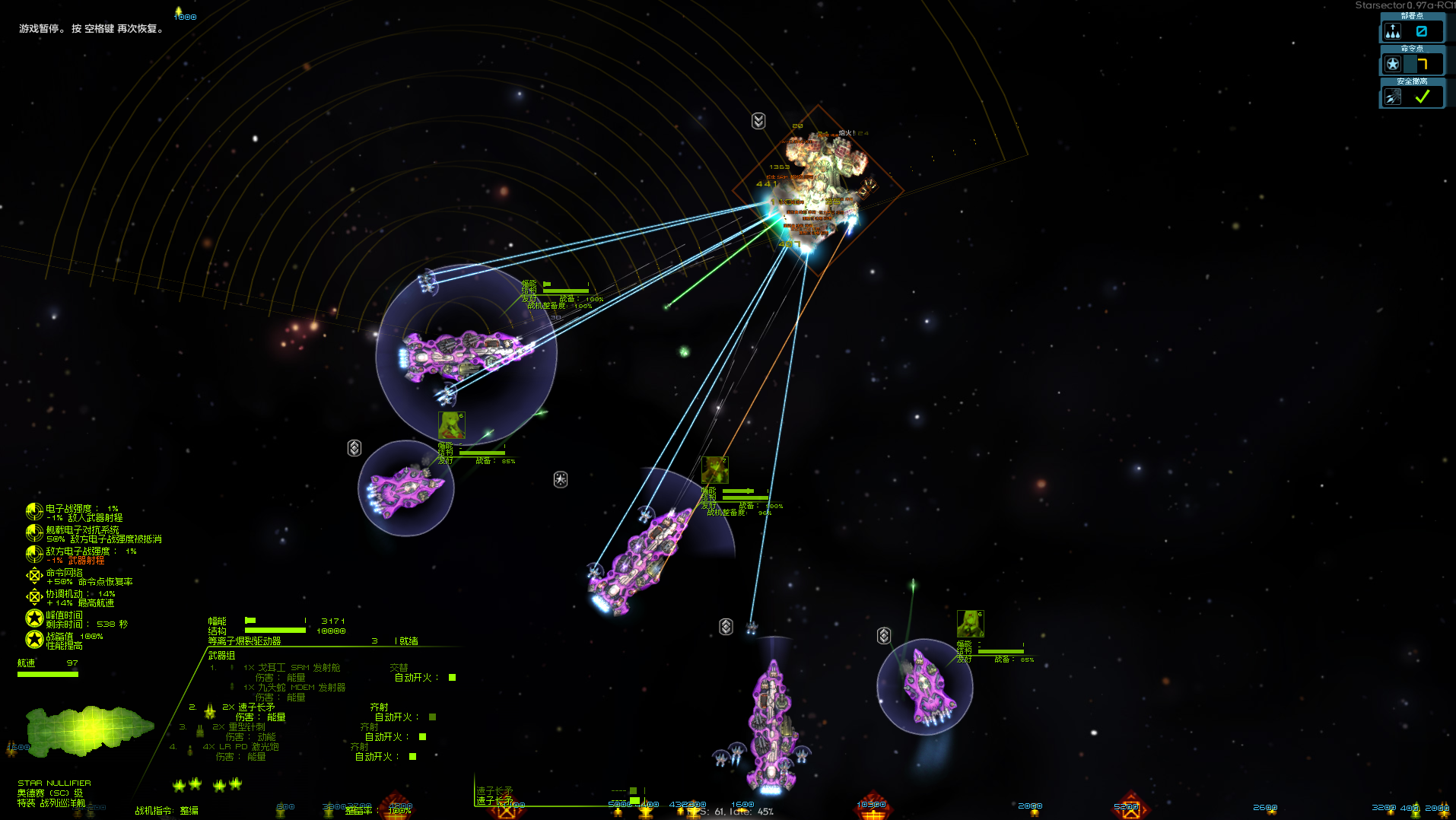This screenshot has height=820, width=1456.
Task: Enable 自动开火 for the 速子长矛 group
Action: pyautogui.click(x=431, y=717)
